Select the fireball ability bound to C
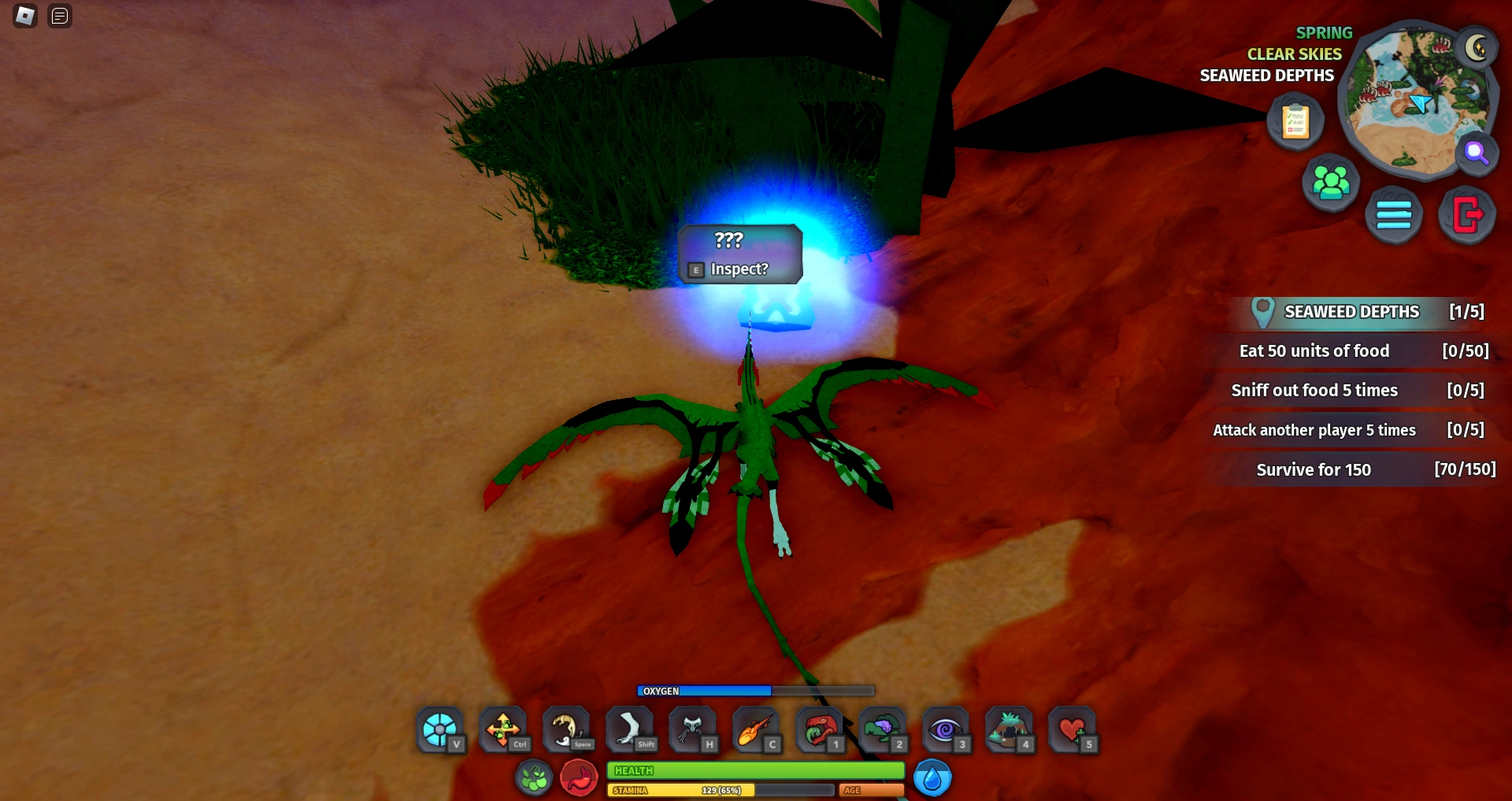 coord(756,729)
